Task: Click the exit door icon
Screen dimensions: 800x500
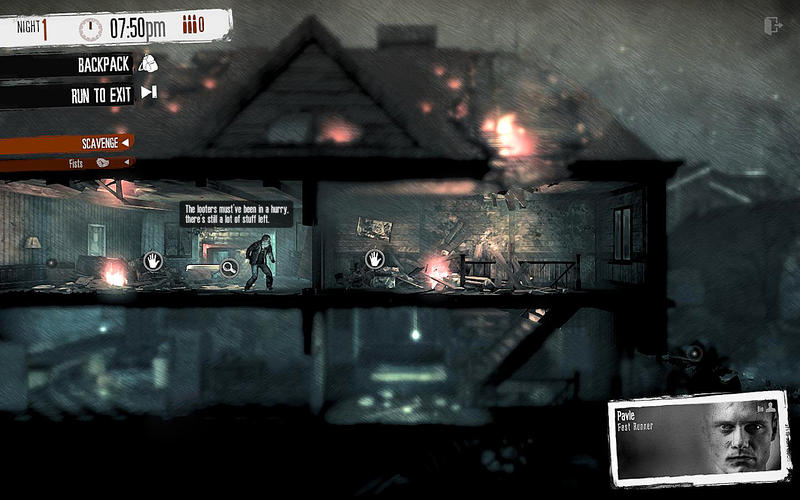Action: coord(772,26)
